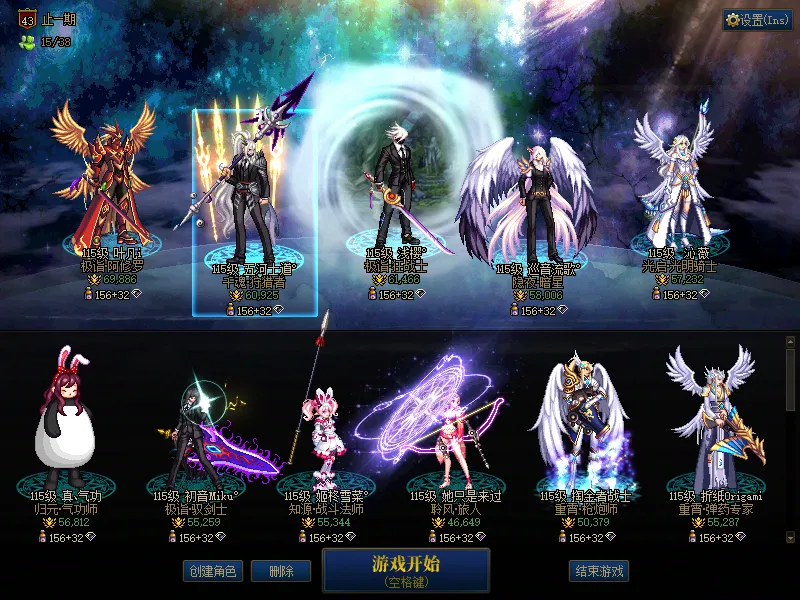Open the 设置 settings menu
This screenshot has height=600, width=800.
coord(757,20)
